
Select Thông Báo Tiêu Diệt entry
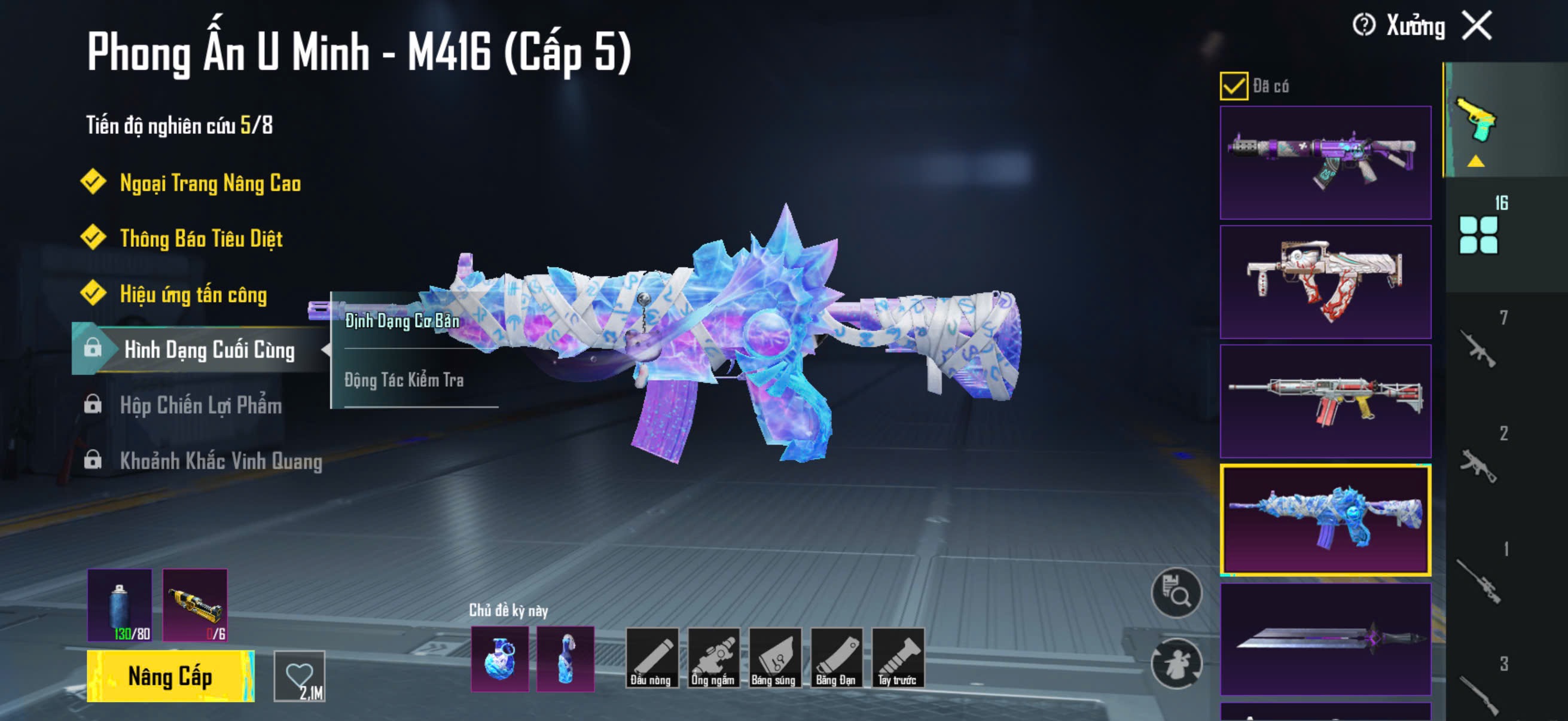201,239
